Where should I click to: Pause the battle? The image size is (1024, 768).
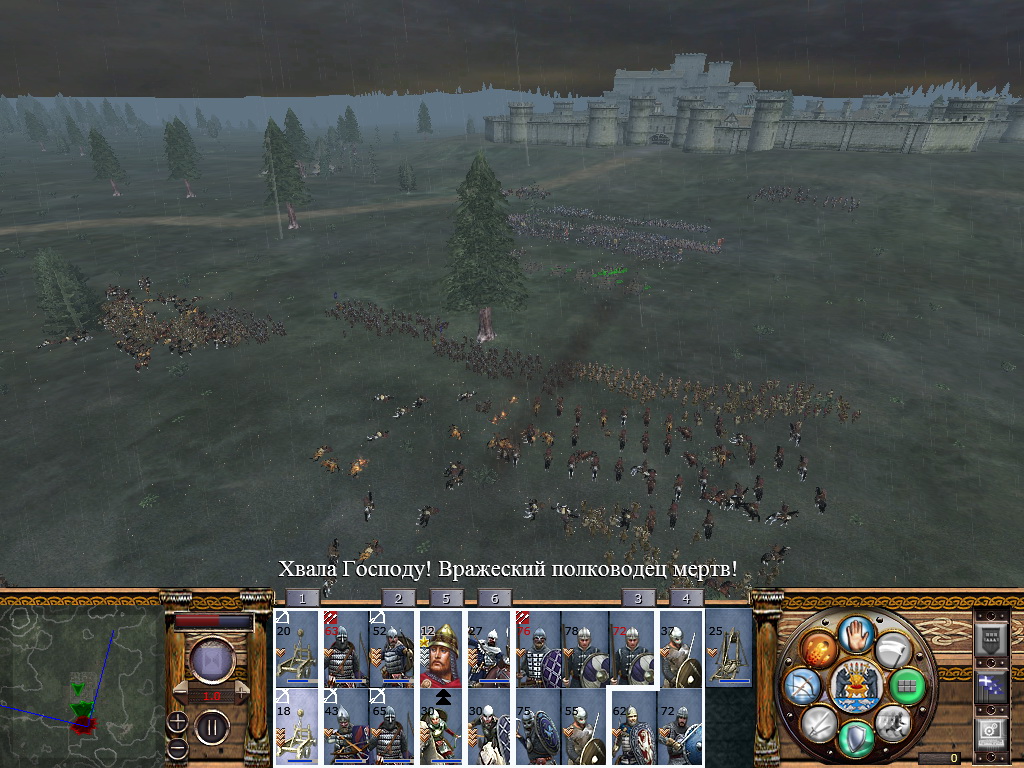pyautogui.click(x=212, y=727)
